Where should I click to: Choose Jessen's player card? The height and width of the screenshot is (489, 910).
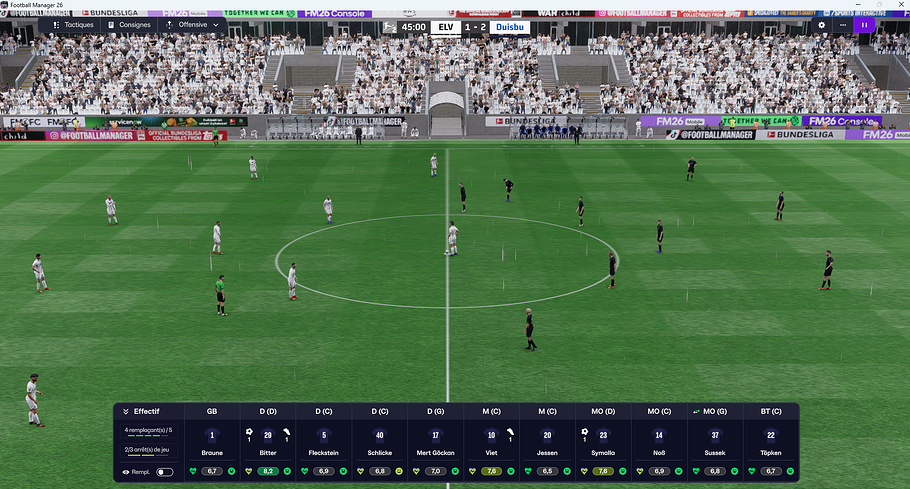pyautogui.click(x=547, y=441)
